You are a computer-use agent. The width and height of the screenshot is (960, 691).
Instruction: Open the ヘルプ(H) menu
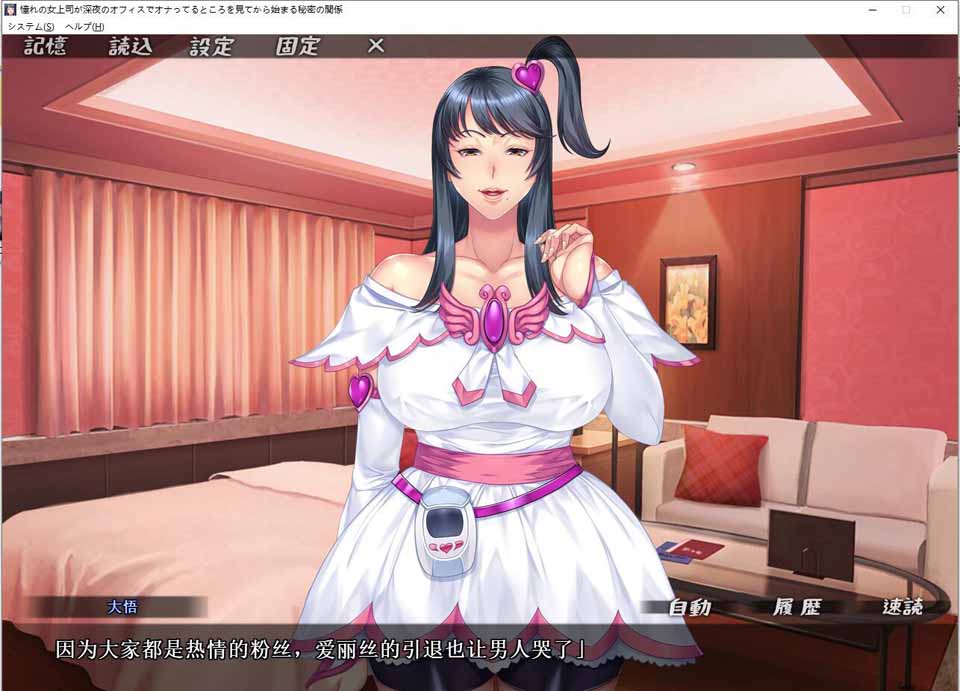click(84, 26)
